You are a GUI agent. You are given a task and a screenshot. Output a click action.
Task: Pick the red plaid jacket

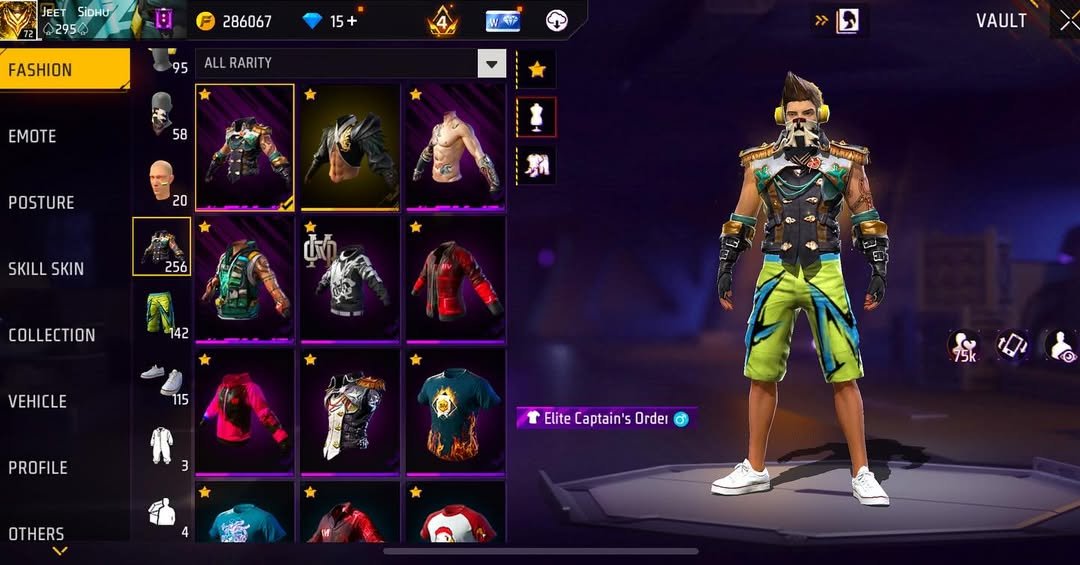click(x=455, y=278)
